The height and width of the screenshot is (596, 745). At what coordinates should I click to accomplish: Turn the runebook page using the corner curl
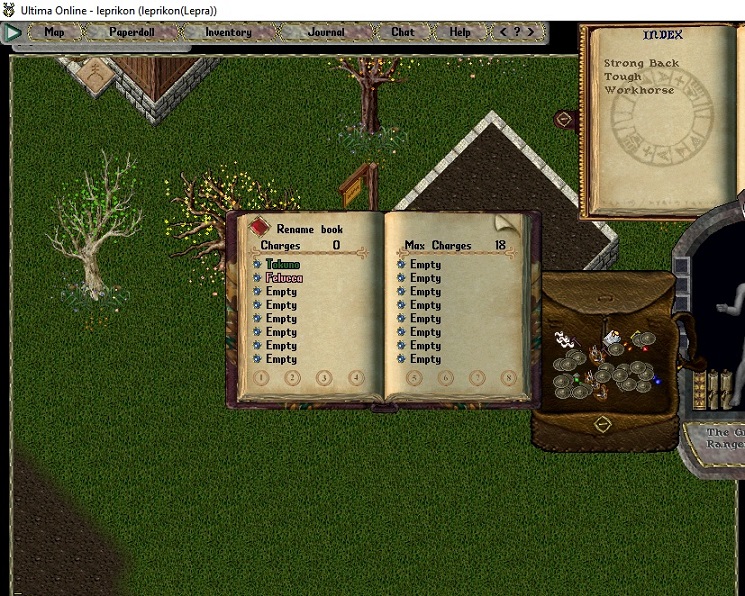(506, 223)
